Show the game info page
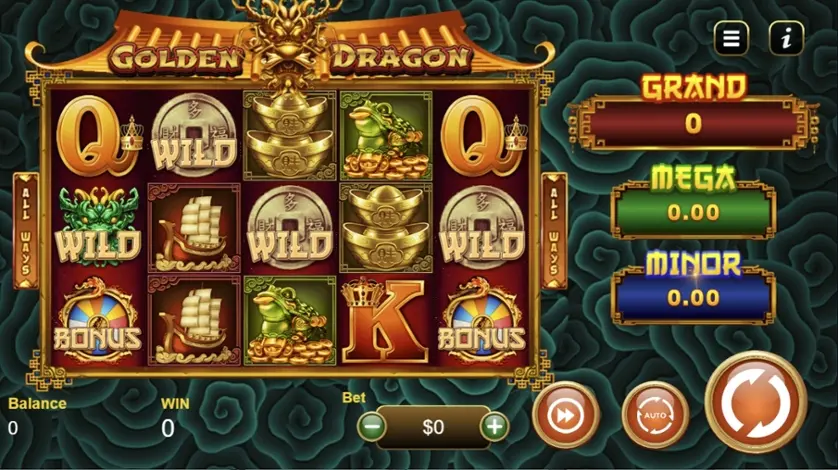Screen dimensions: 838x470 786,38
